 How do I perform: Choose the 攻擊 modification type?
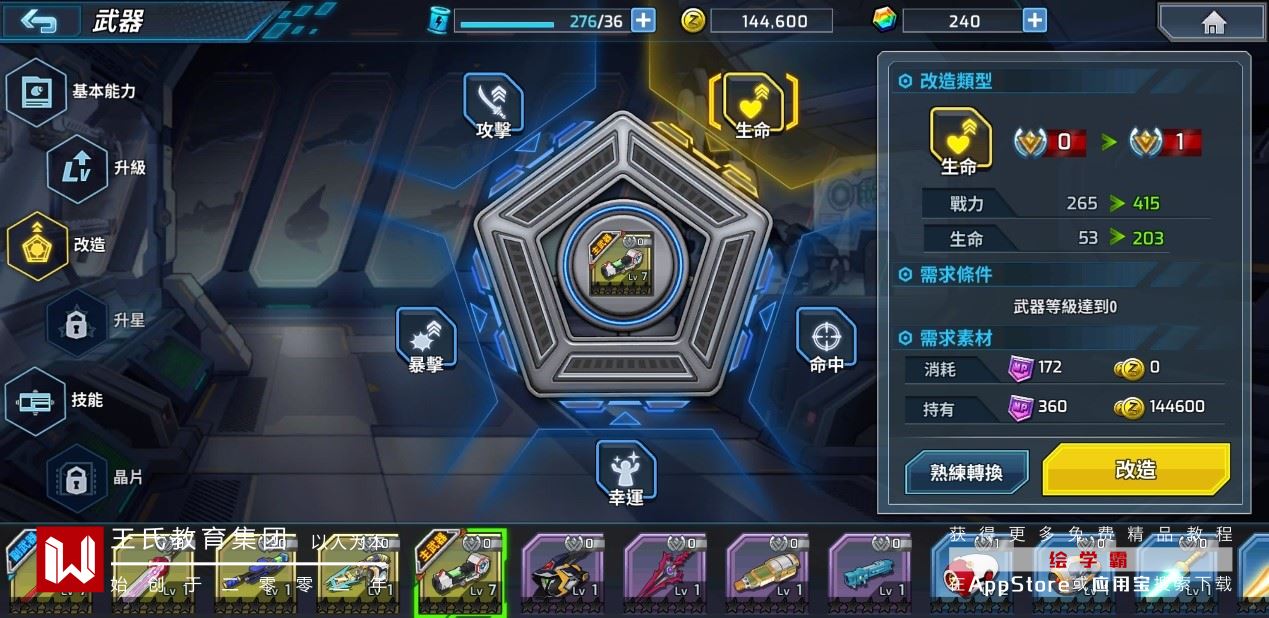coord(494,105)
